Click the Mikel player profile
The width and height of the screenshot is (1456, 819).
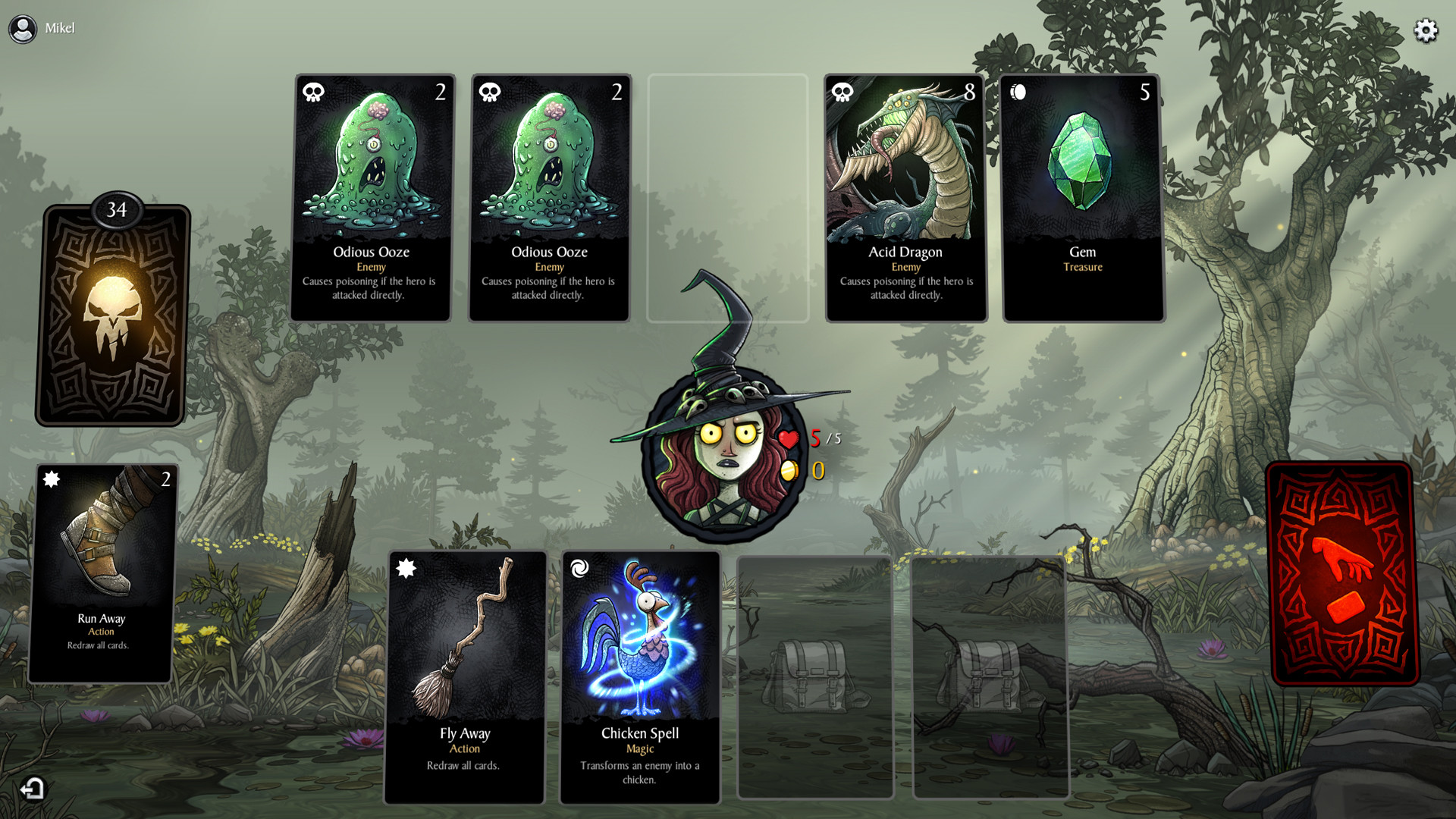coord(42,29)
